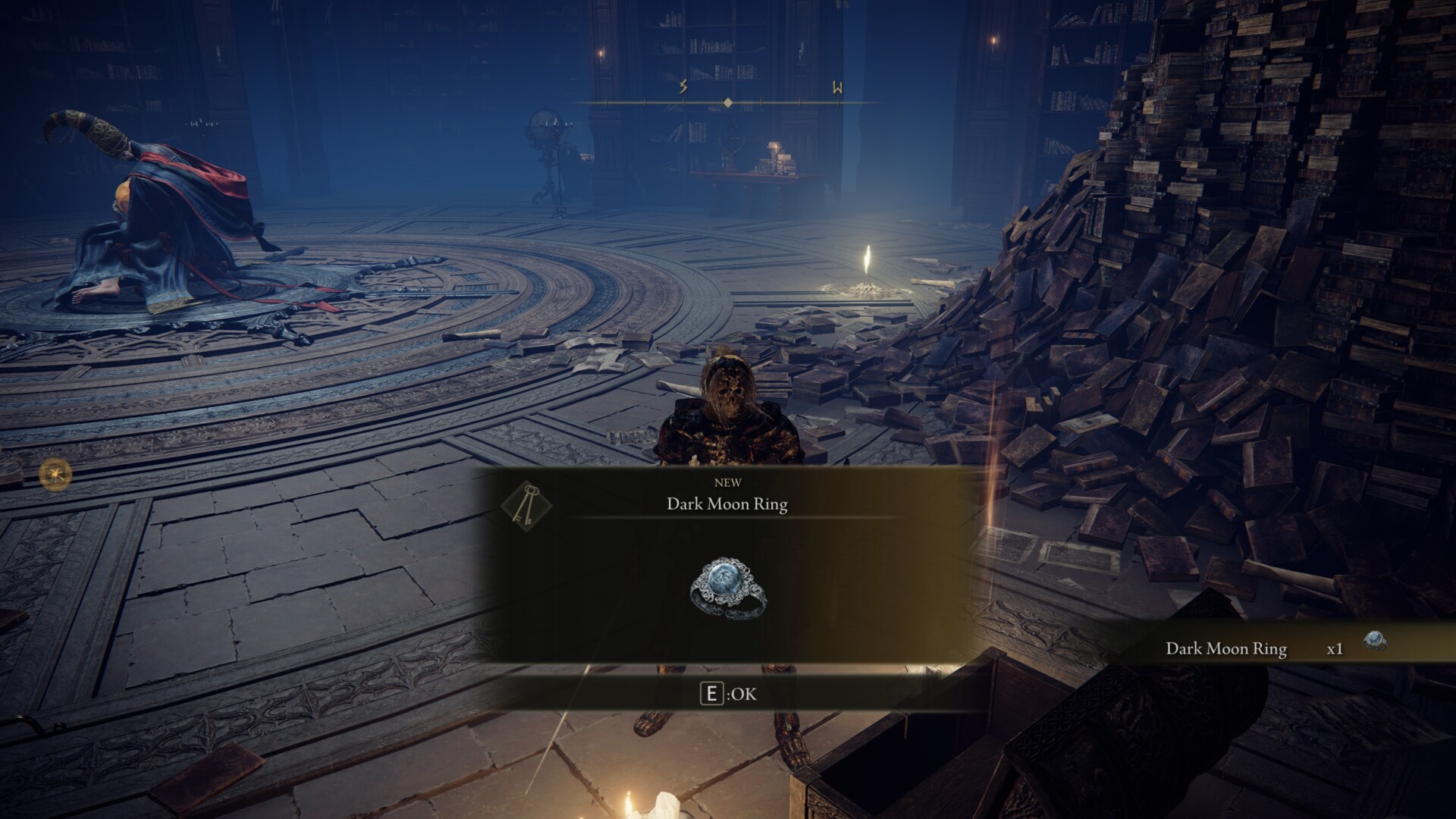Click the compass bar at the top
The width and height of the screenshot is (1456, 819).
pyautogui.click(x=727, y=102)
